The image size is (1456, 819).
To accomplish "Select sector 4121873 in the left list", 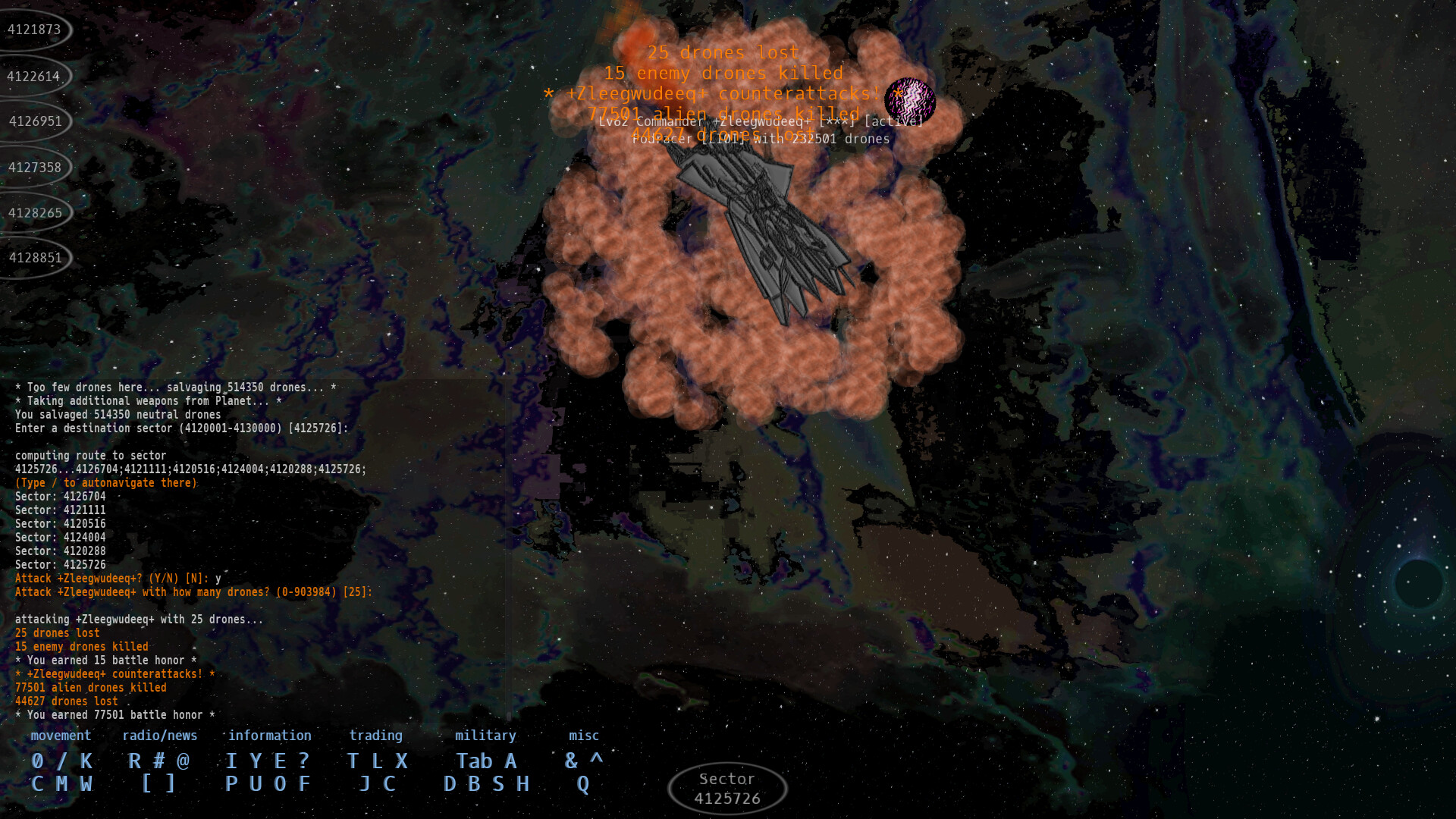I will (x=33, y=30).
